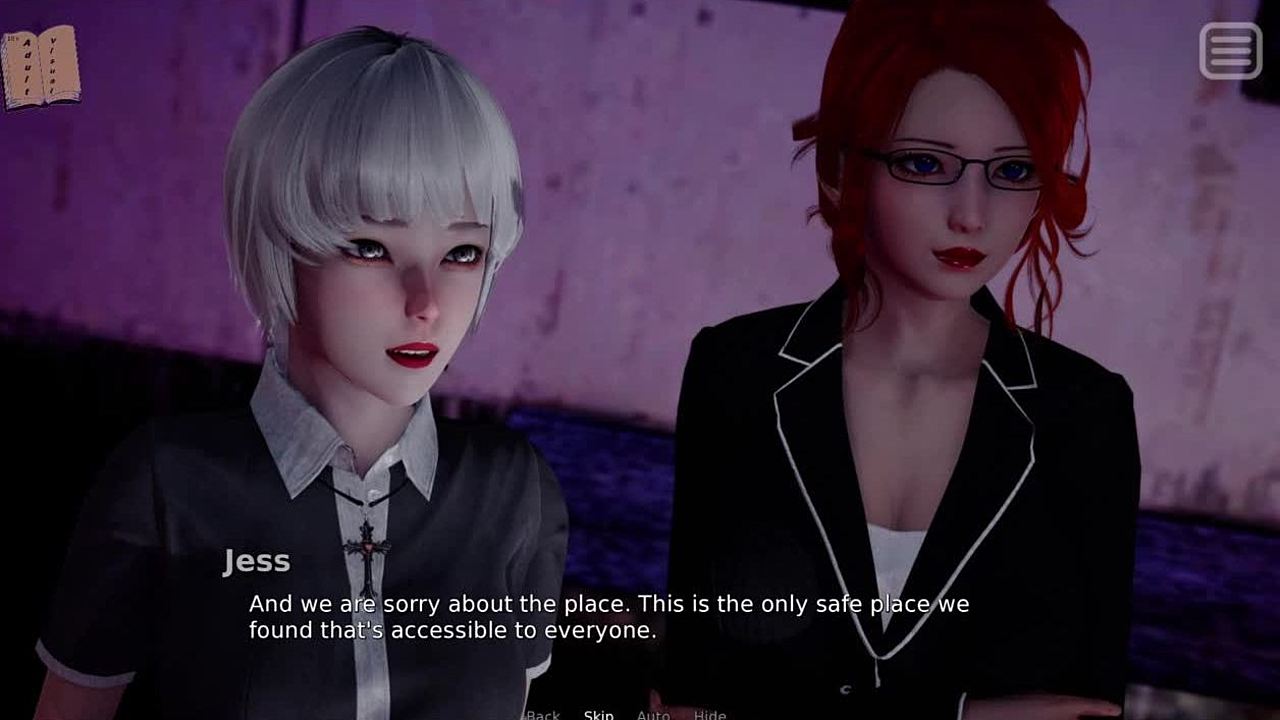Enable Auto dialogue advance
Screen dimensions: 1280x720
[x=653, y=714]
